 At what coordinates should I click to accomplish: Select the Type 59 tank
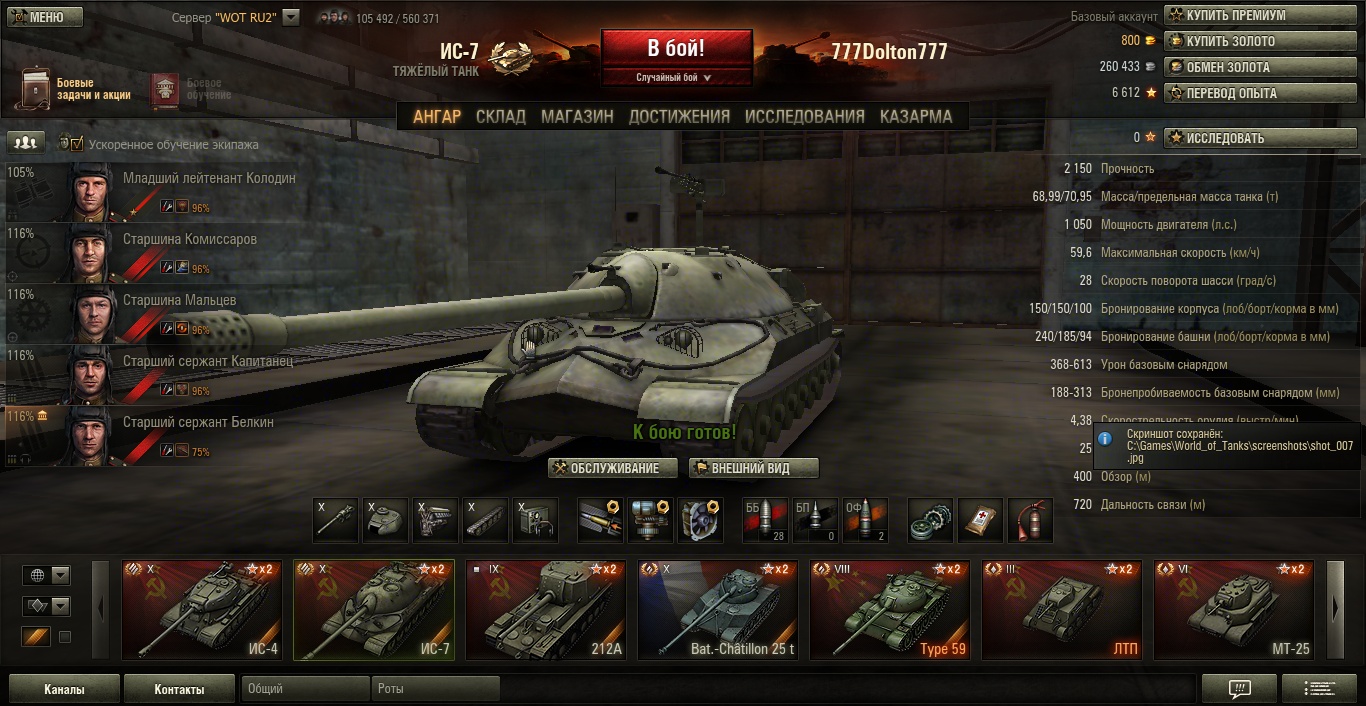(x=890, y=610)
